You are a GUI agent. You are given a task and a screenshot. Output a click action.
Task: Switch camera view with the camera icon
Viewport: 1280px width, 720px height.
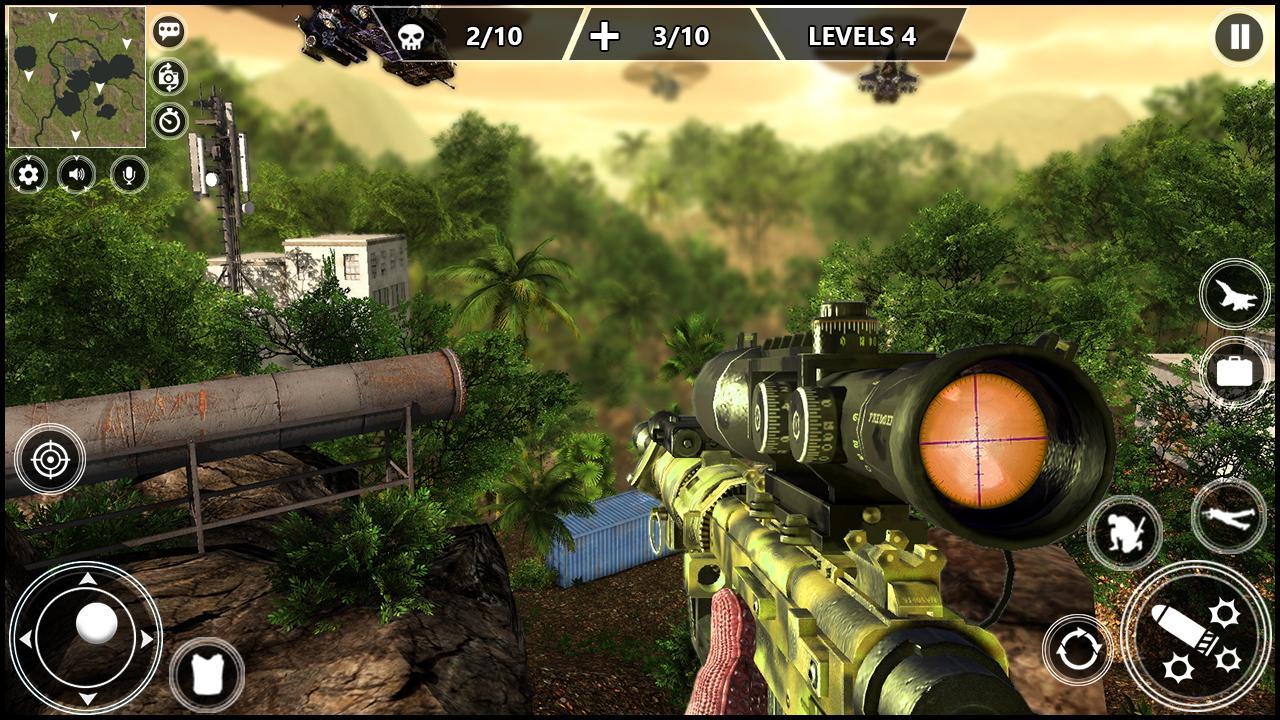point(169,74)
